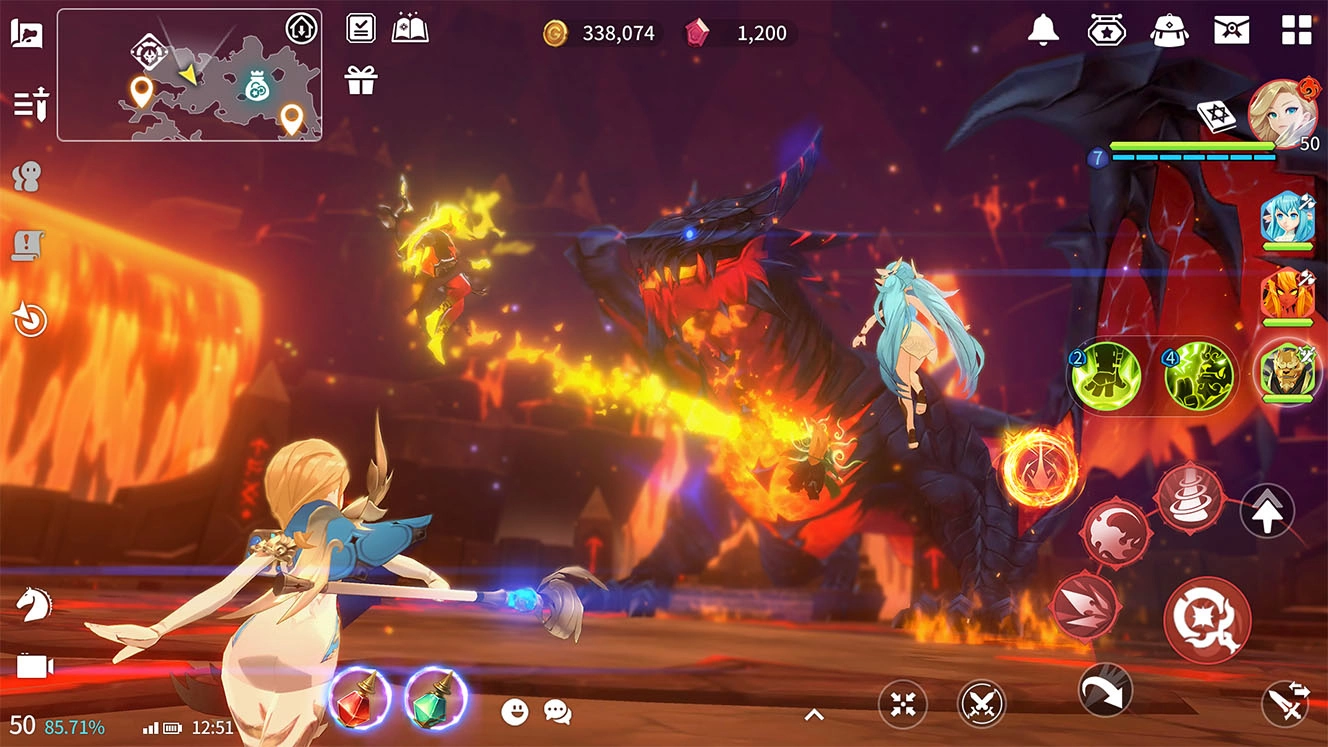Toggle the camera recording icon
The image size is (1328, 747).
tap(33, 666)
